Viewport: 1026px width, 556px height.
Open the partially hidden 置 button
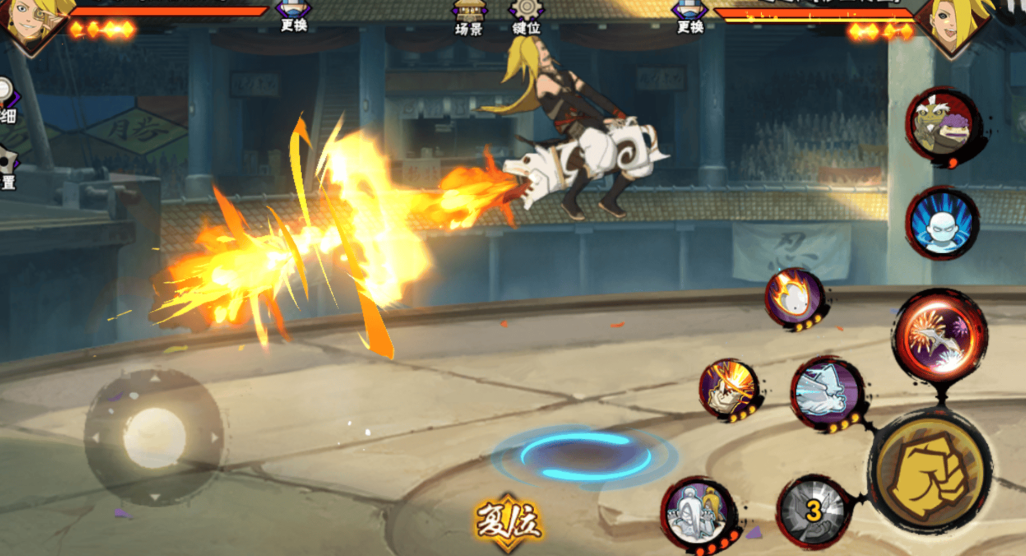7,170
